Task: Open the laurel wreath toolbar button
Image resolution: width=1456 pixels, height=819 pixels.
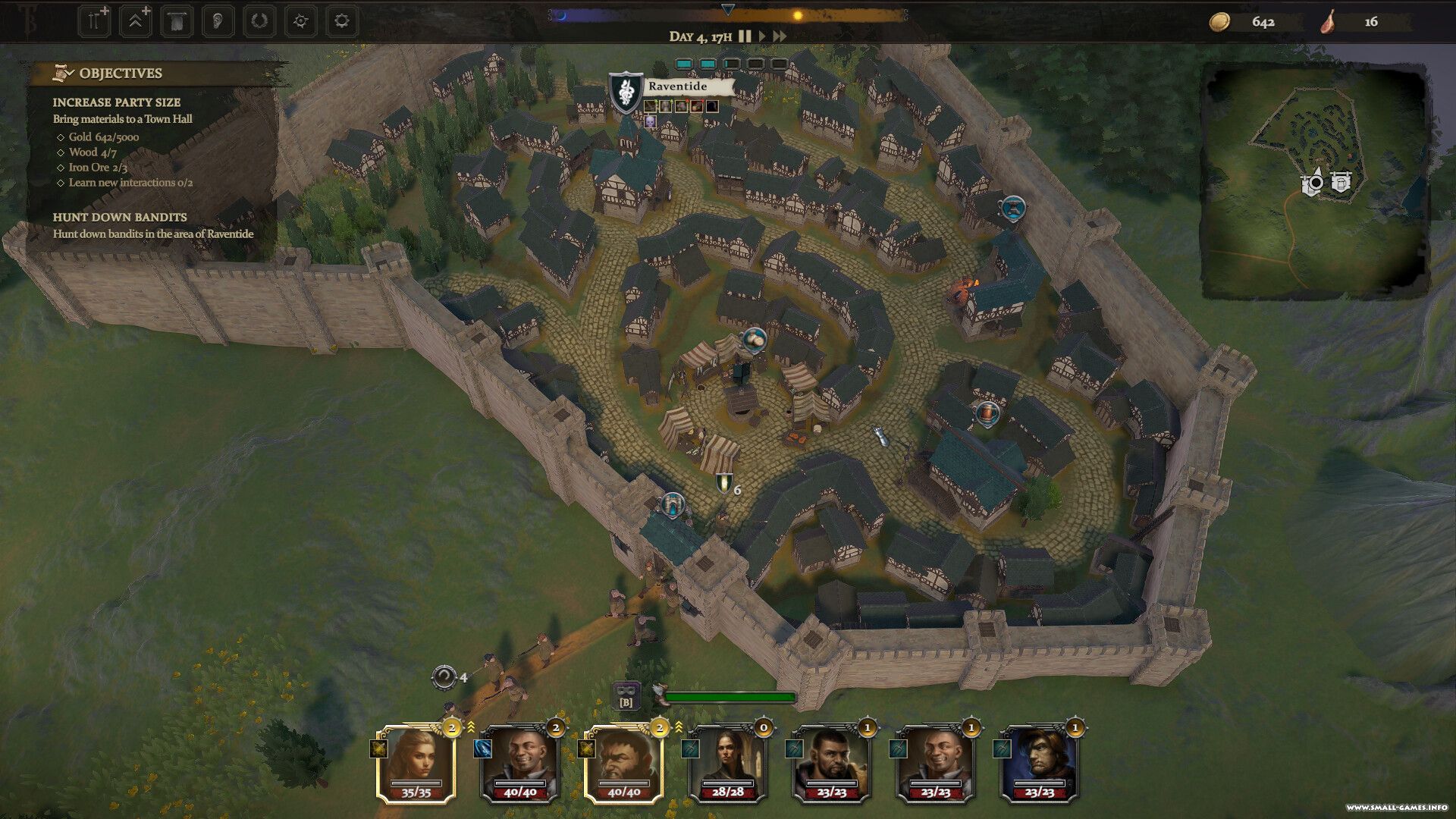Action: click(x=259, y=21)
